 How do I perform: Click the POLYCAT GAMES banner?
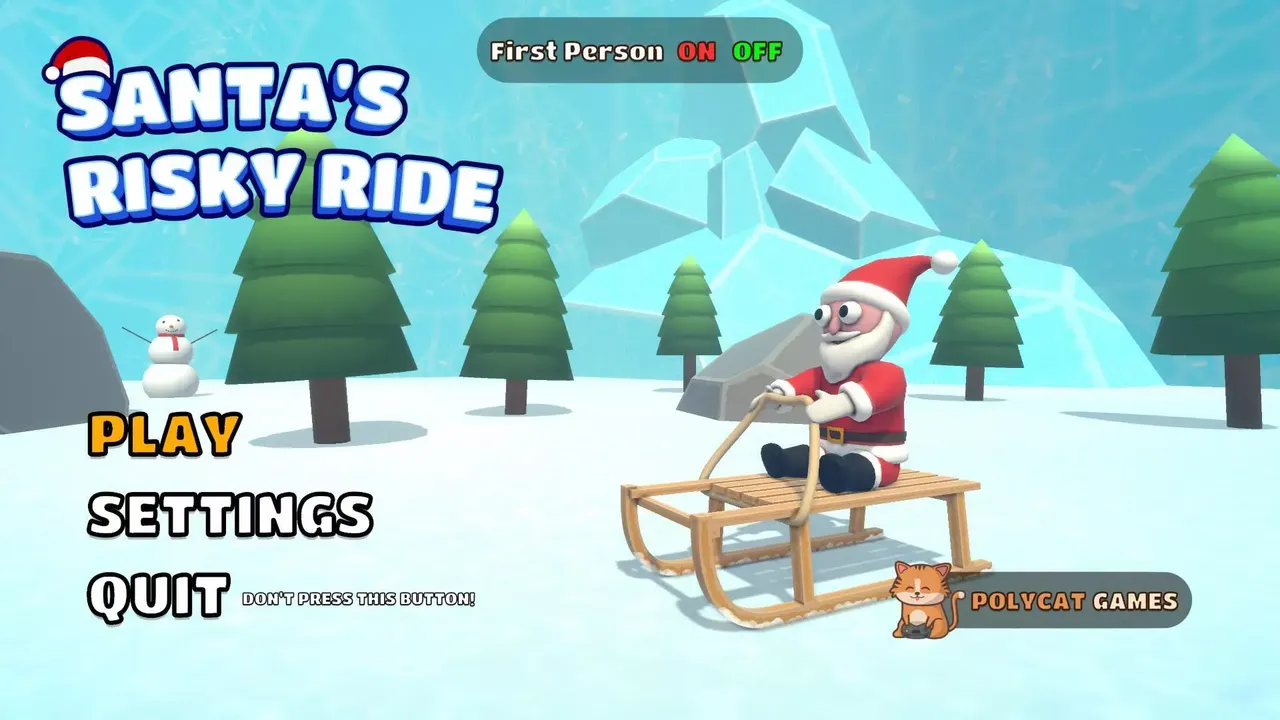pyautogui.click(x=1075, y=600)
